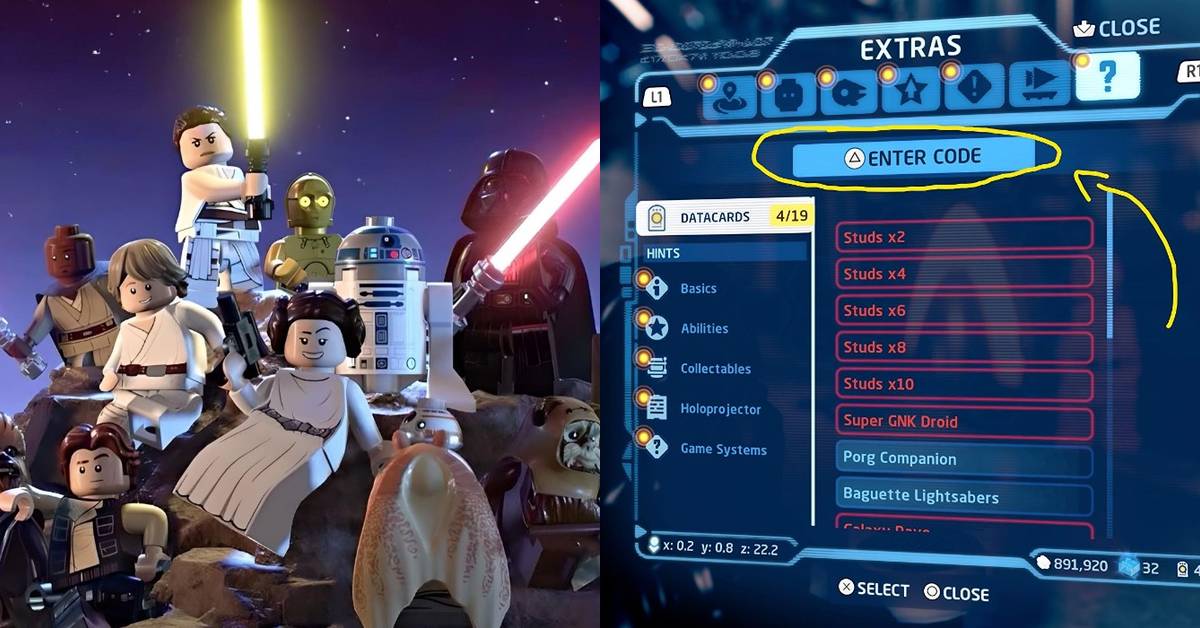Toggle the Porg Companion extra
The width and height of the screenshot is (1200, 628).
[964, 459]
